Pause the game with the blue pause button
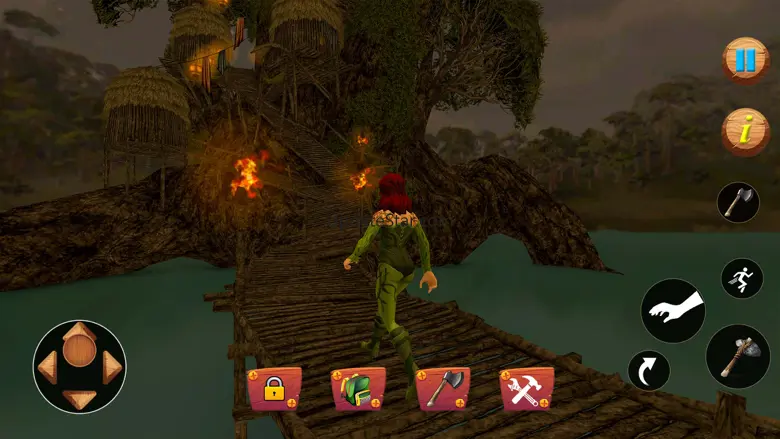This screenshot has width=780, height=439. coord(745,60)
